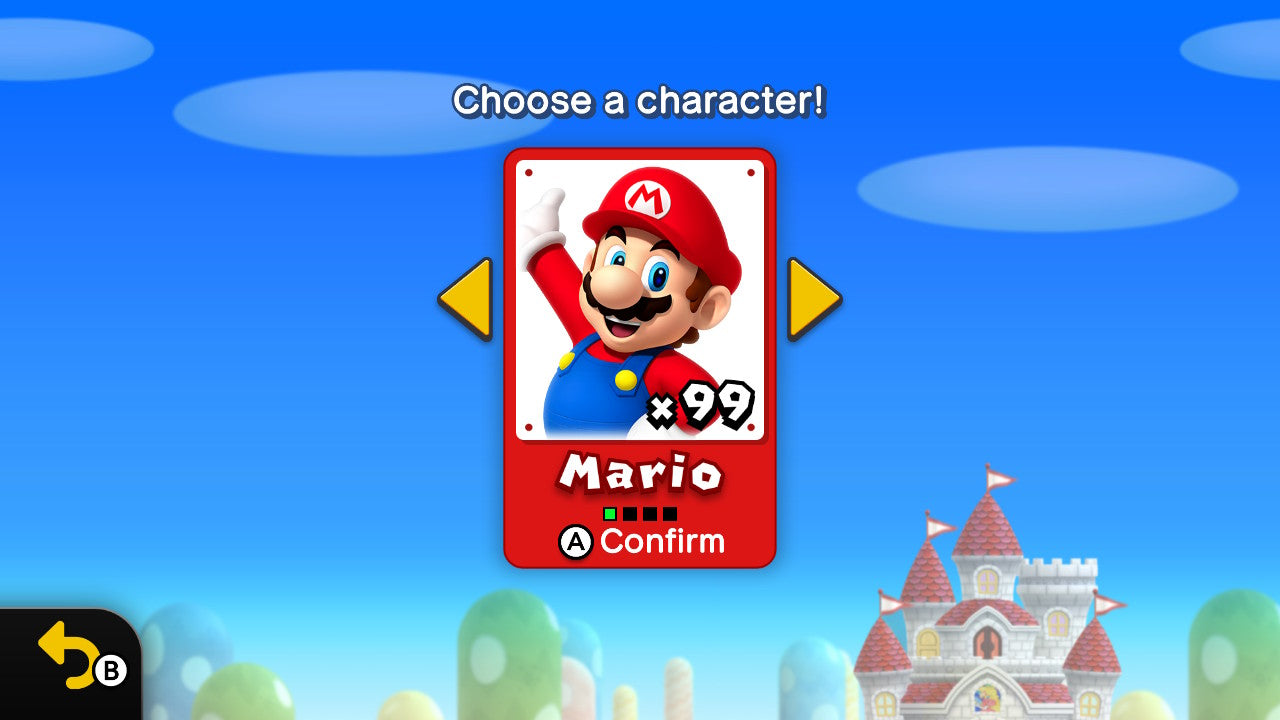This screenshot has height=720, width=1280.
Task: Click the Choose a character heading
Action: click(x=639, y=101)
